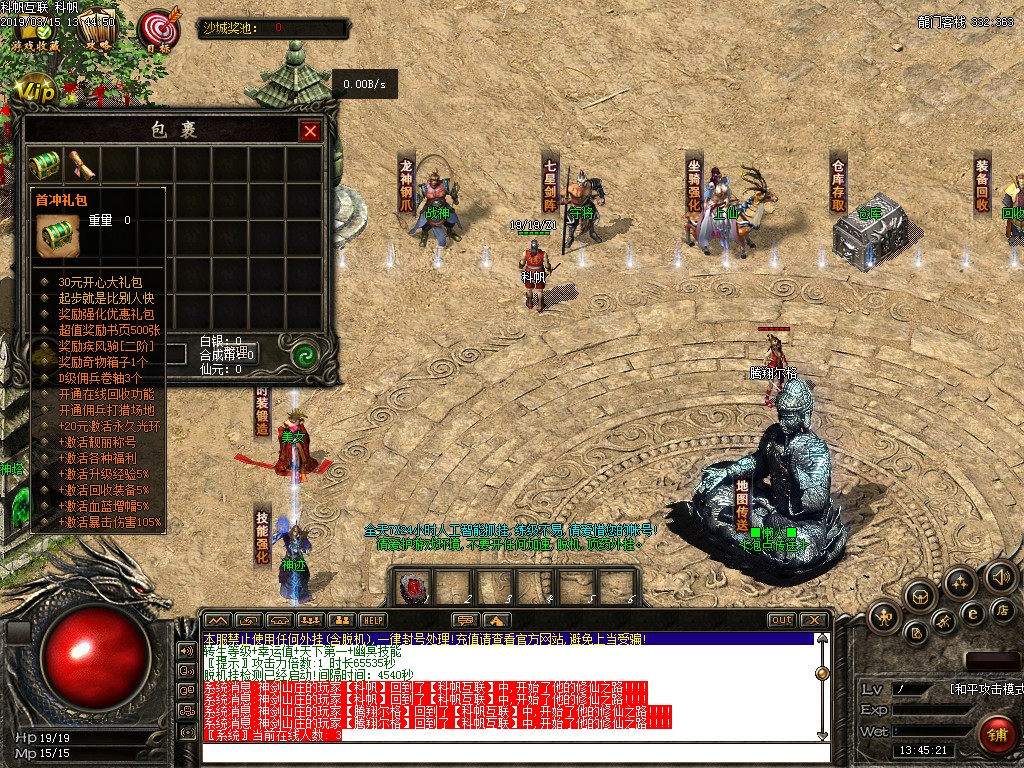Close the 包裹 inventory window
The height and width of the screenshot is (768, 1024).
point(311,131)
